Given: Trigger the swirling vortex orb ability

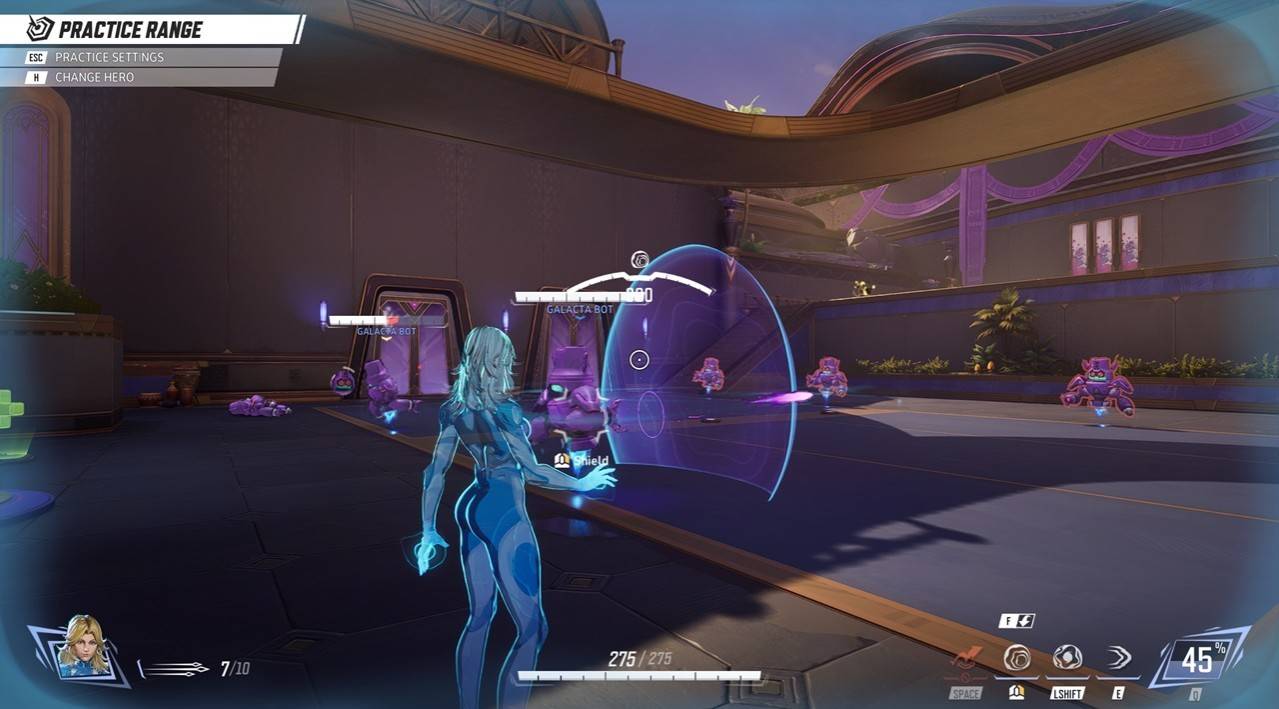Looking at the screenshot, I should tap(1067, 658).
